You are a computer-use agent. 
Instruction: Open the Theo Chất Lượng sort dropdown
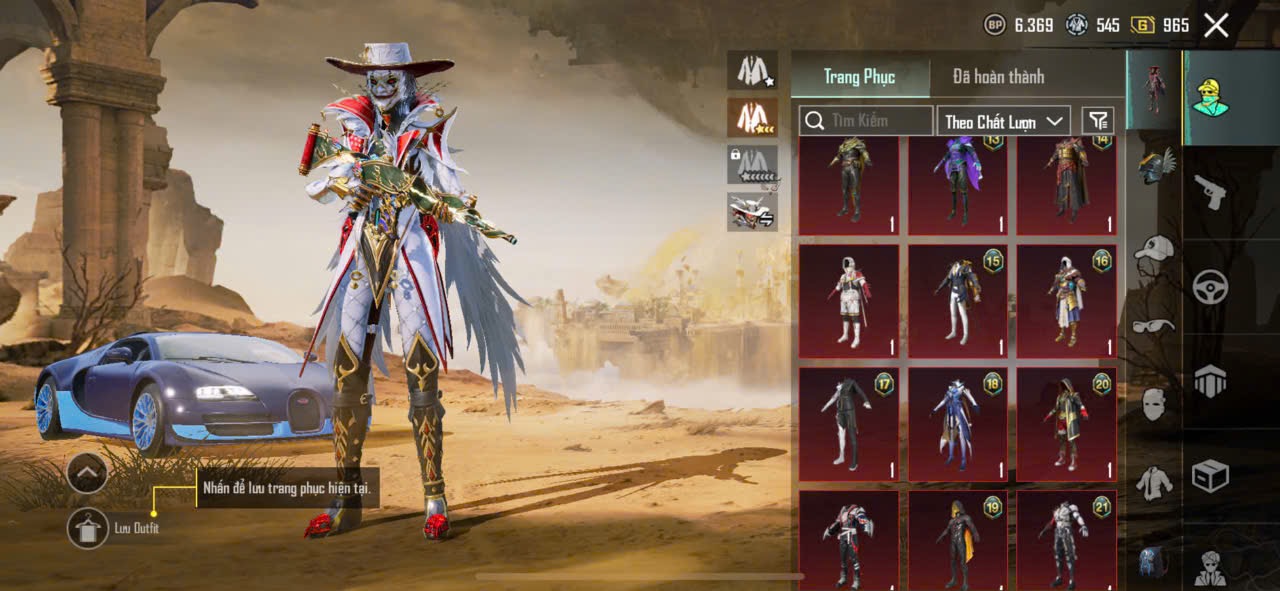pos(1004,121)
